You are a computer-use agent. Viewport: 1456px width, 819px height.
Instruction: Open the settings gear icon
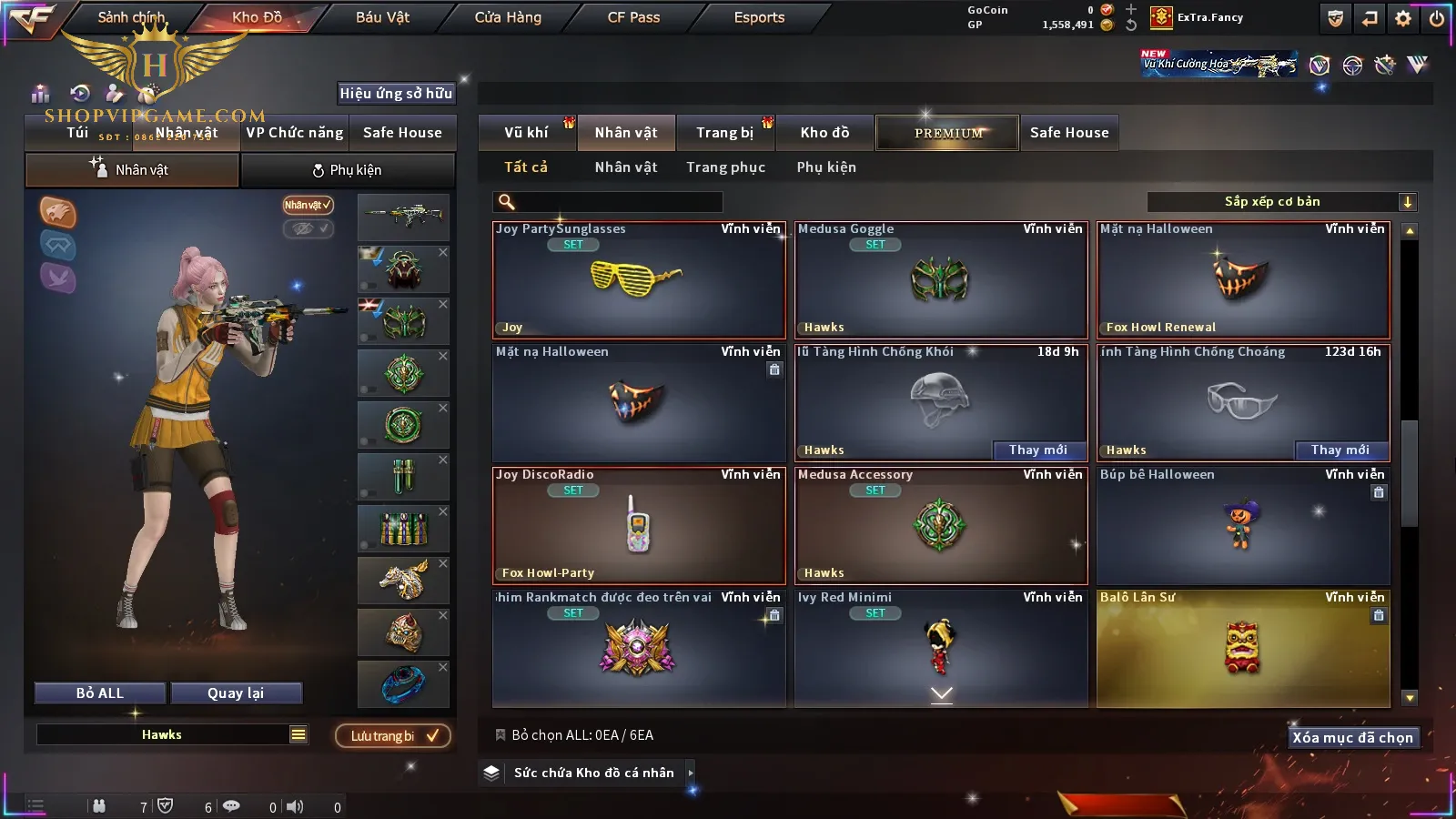point(1403,18)
